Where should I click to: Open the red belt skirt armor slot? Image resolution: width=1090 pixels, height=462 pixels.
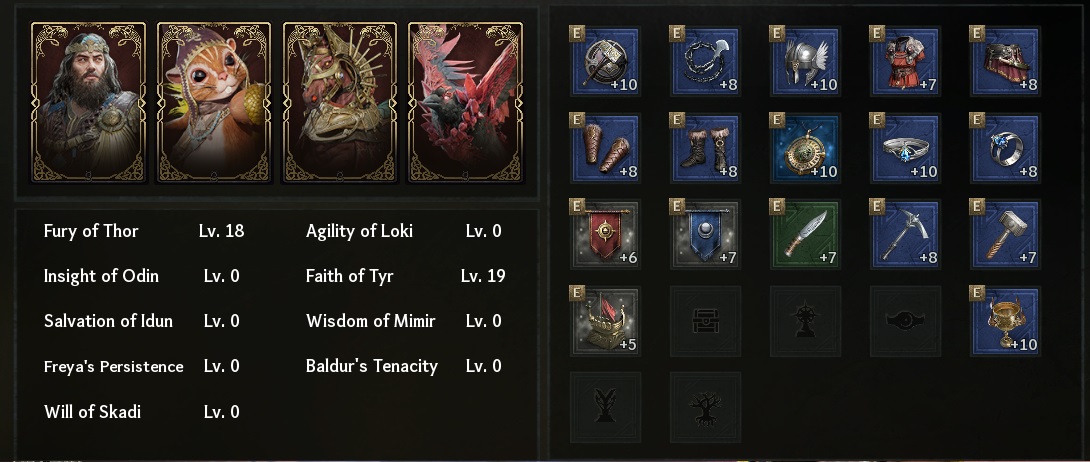pyautogui.click(x=1005, y=61)
